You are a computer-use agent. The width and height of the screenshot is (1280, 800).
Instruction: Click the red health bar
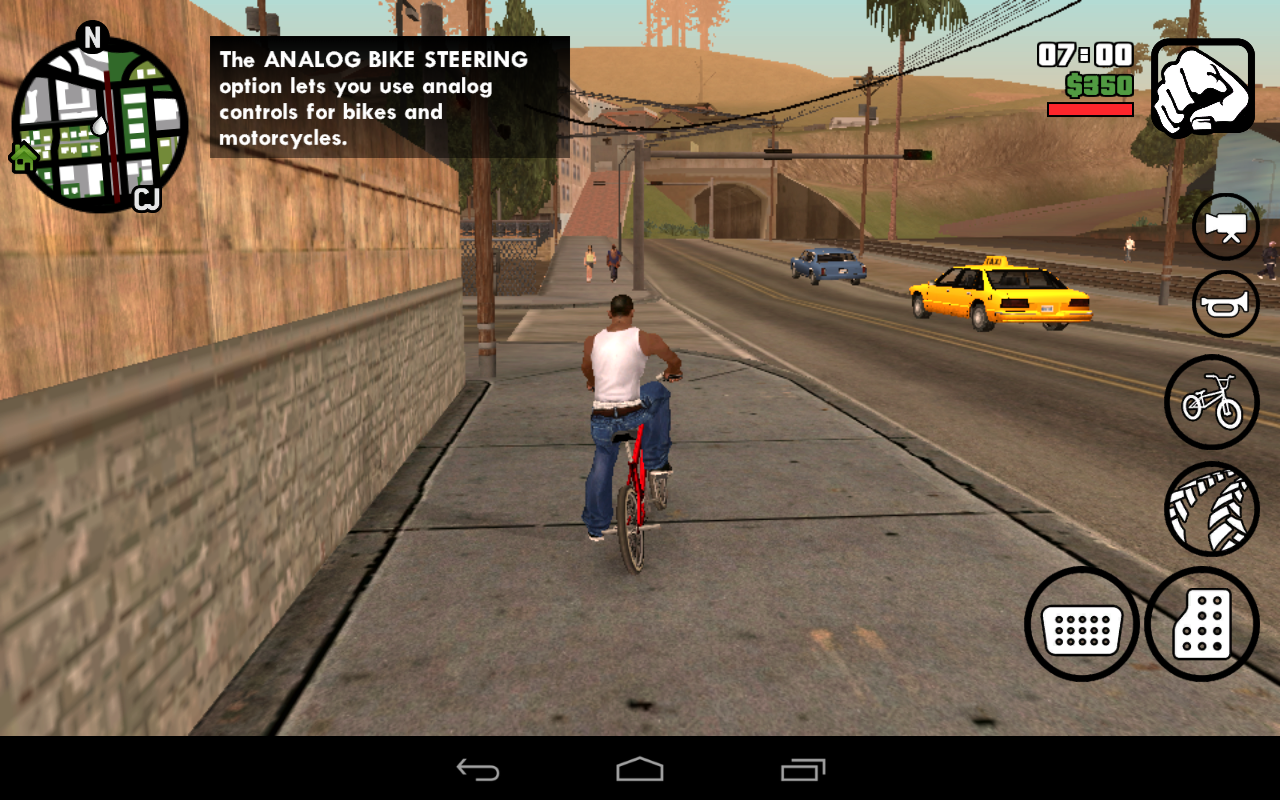pyautogui.click(x=1089, y=111)
